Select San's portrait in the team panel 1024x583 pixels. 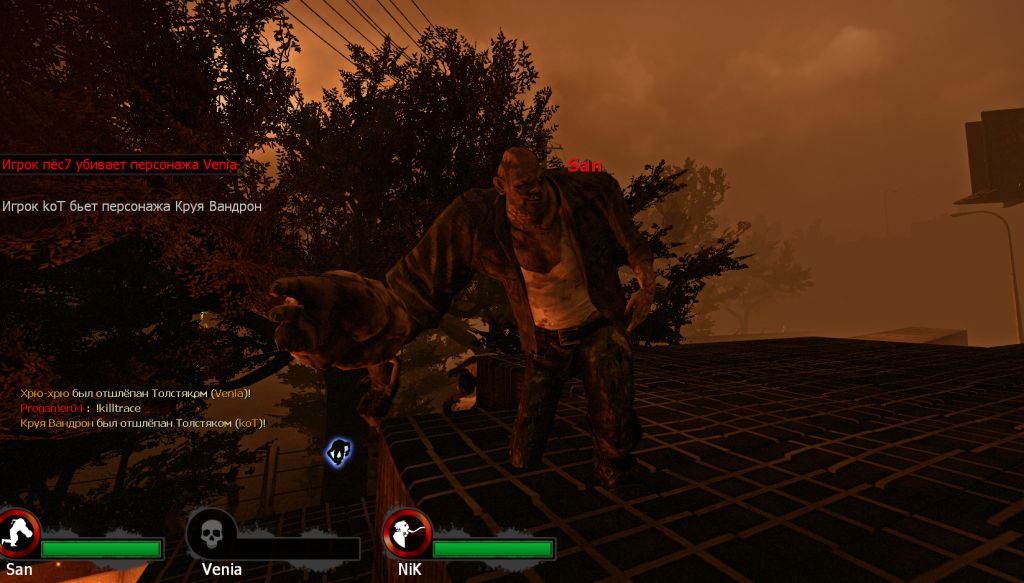pos(17,534)
